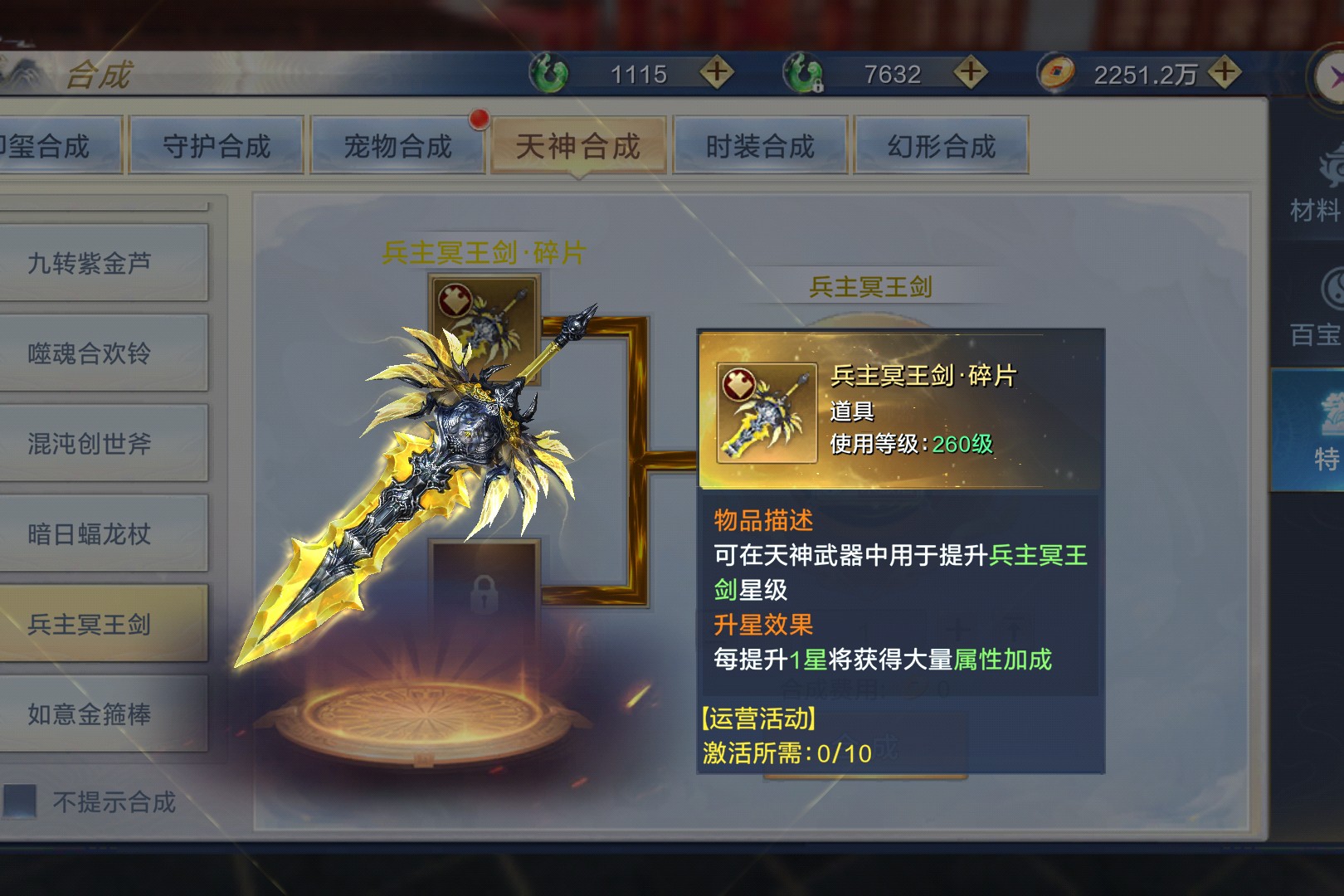Click the locked material slot
This screenshot has width=1344, height=896.
click(485, 591)
